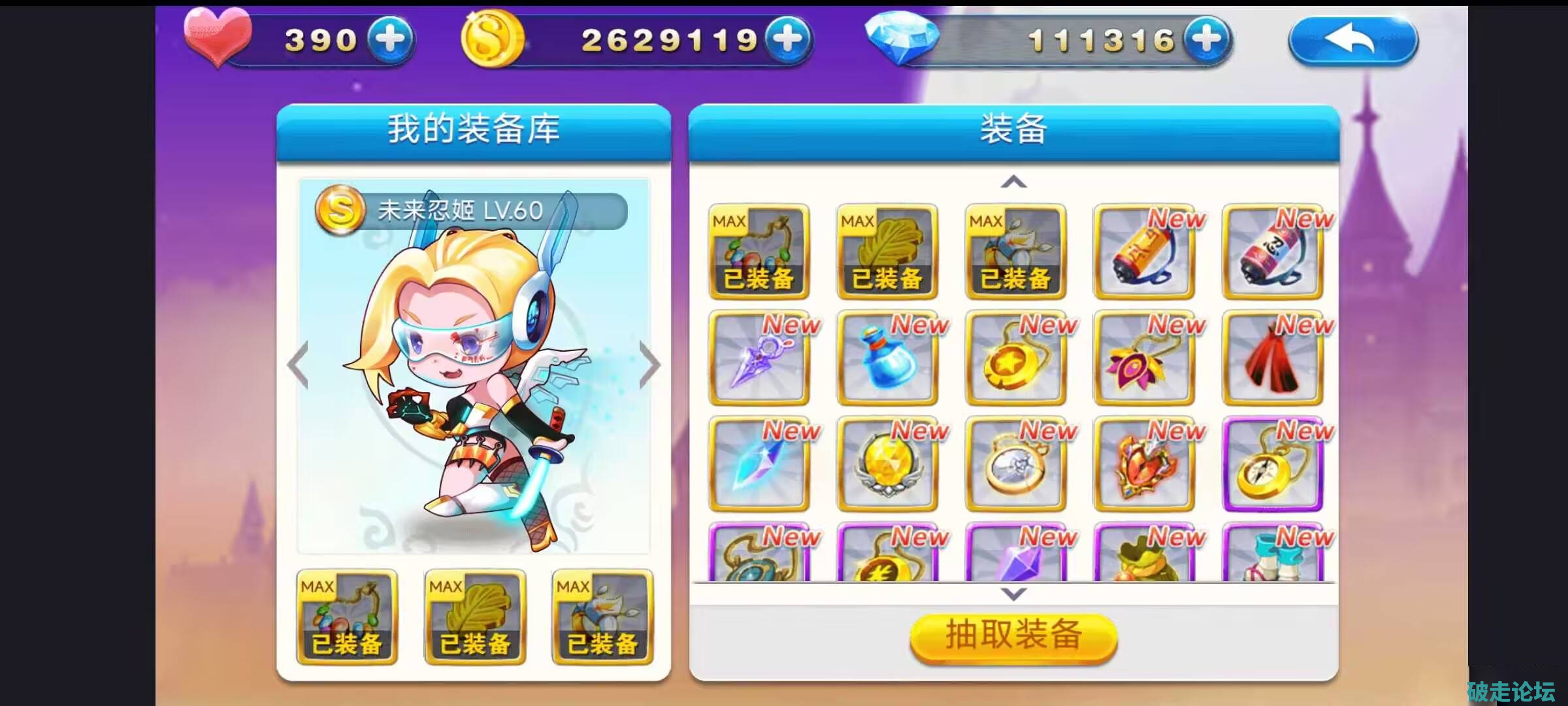Screen dimensions: 1568x706
Task: Switch to the next character with right arrow
Action: point(649,365)
